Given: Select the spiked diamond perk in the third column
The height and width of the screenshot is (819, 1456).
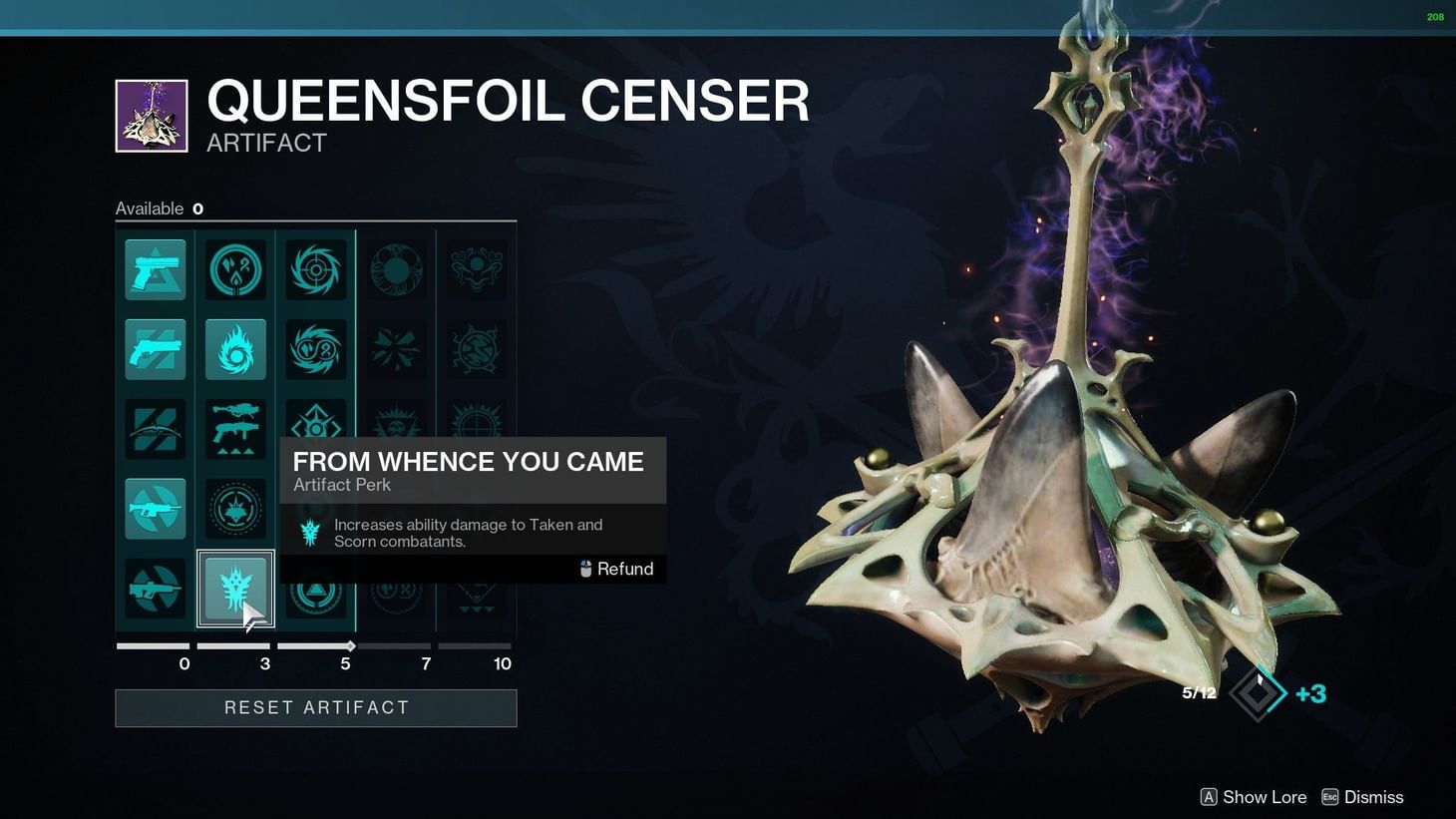Looking at the screenshot, I should pyautogui.click(x=316, y=429).
